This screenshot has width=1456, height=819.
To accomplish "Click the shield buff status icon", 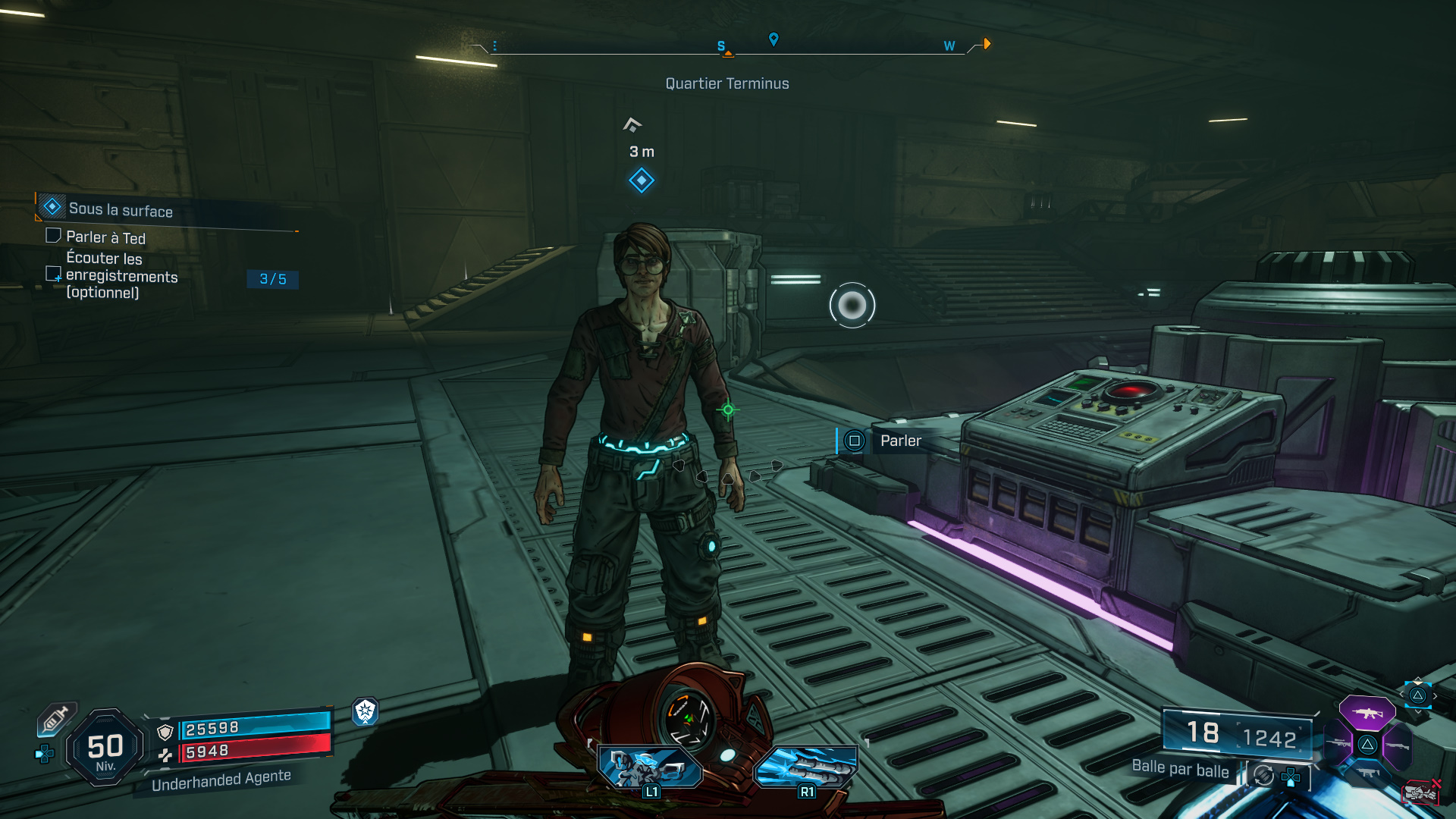I will pyautogui.click(x=366, y=711).
